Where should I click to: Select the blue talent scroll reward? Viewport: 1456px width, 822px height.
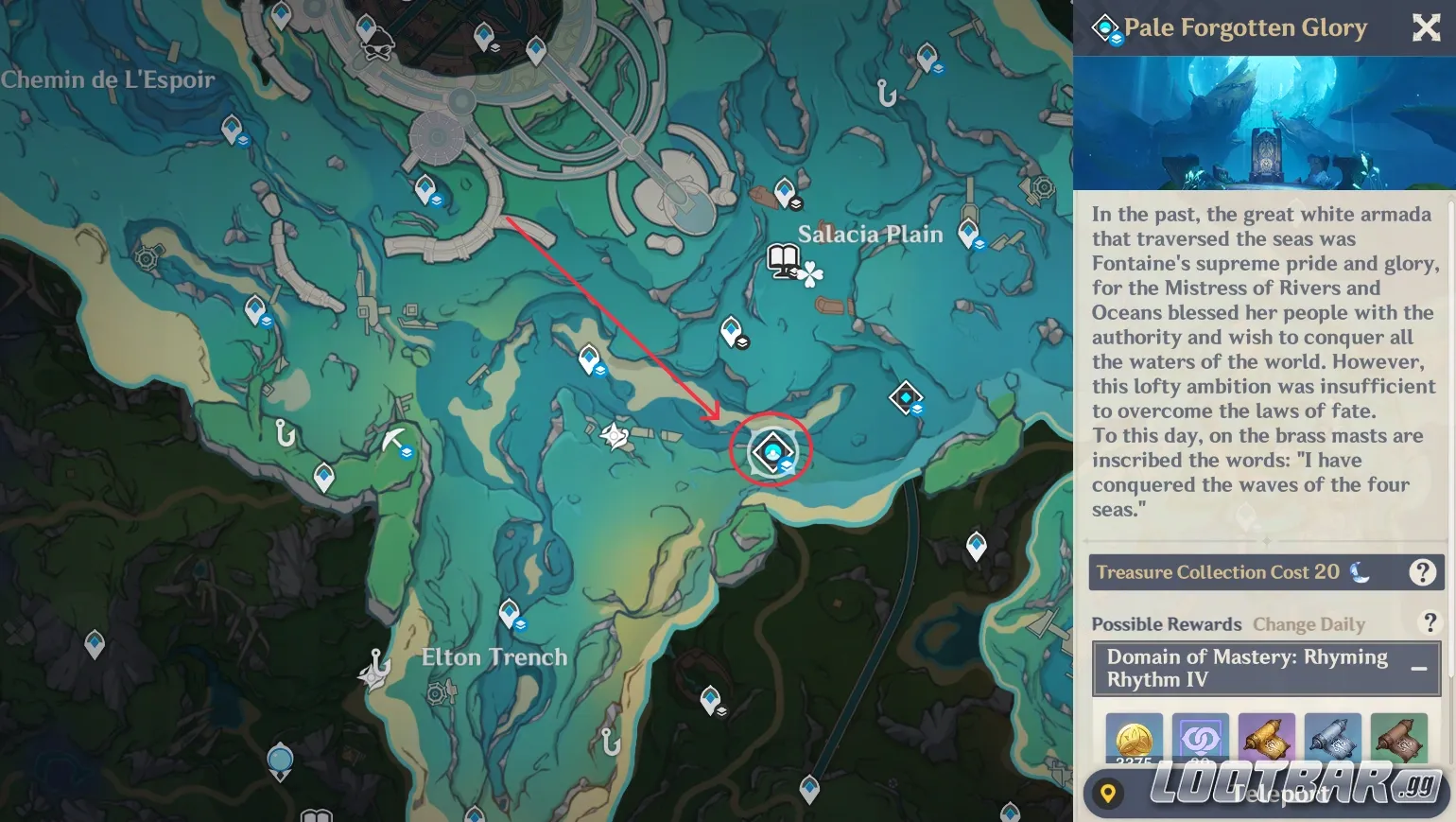click(1332, 740)
